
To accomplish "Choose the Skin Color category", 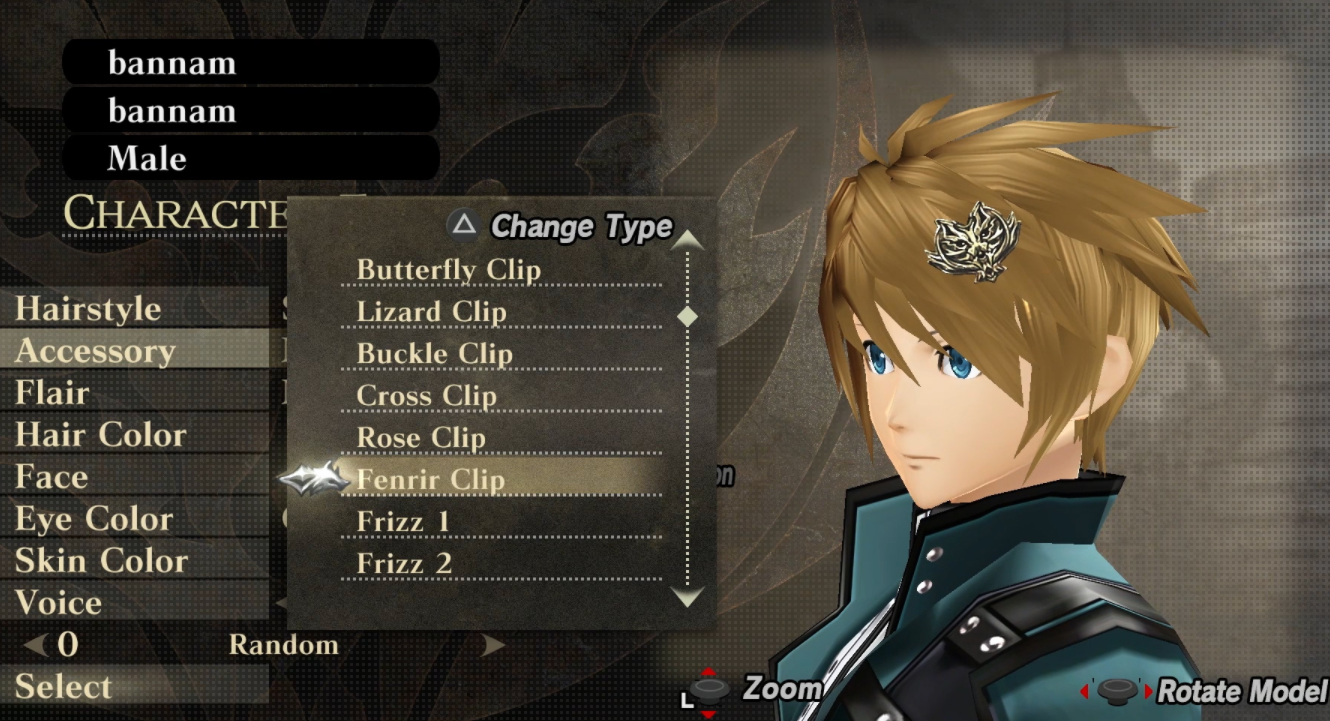I will click(101, 561).
